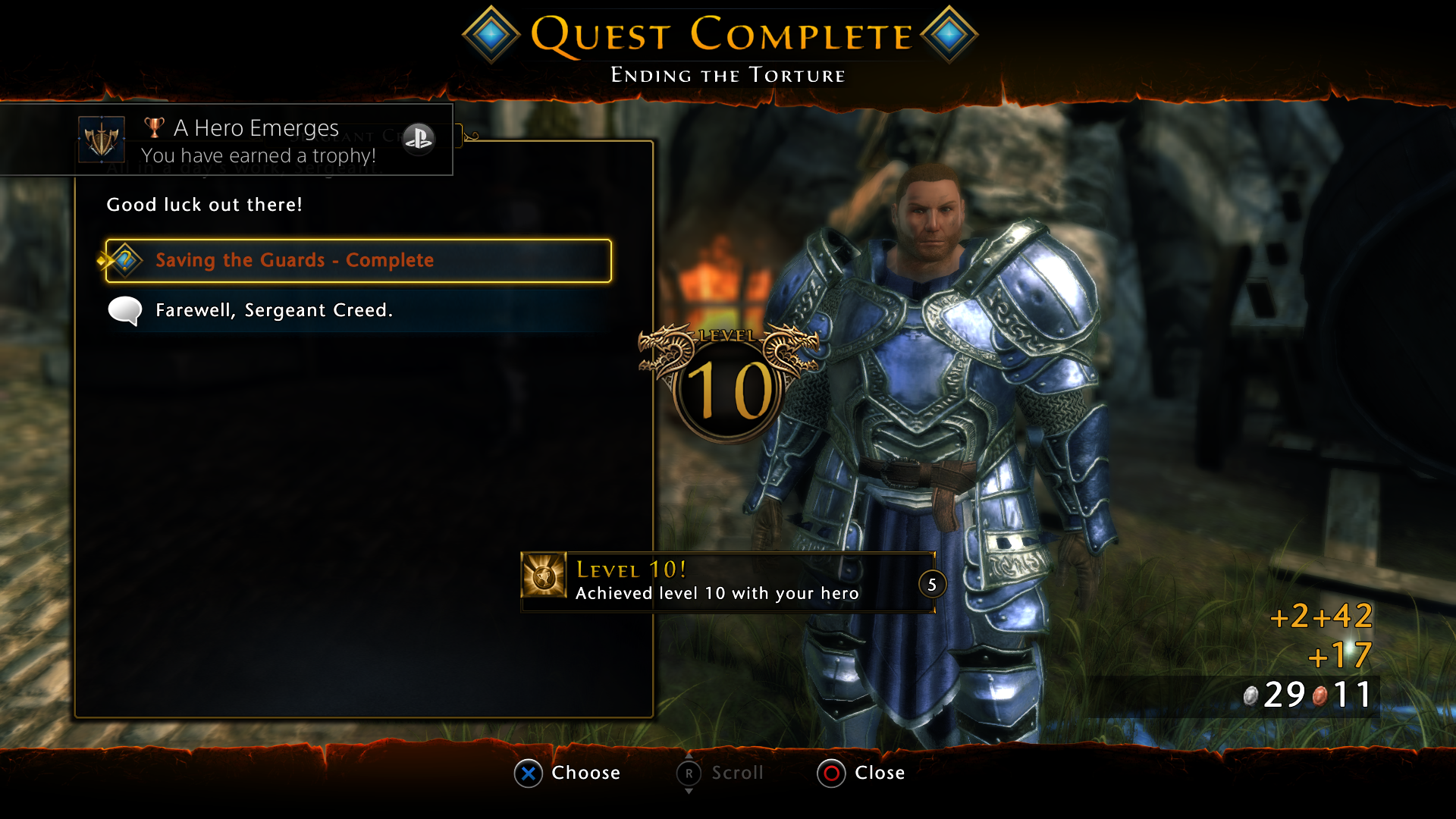The image size is (1456, 819).
Task: Click the Ending the Torture quest title
Action: (727, 74)
